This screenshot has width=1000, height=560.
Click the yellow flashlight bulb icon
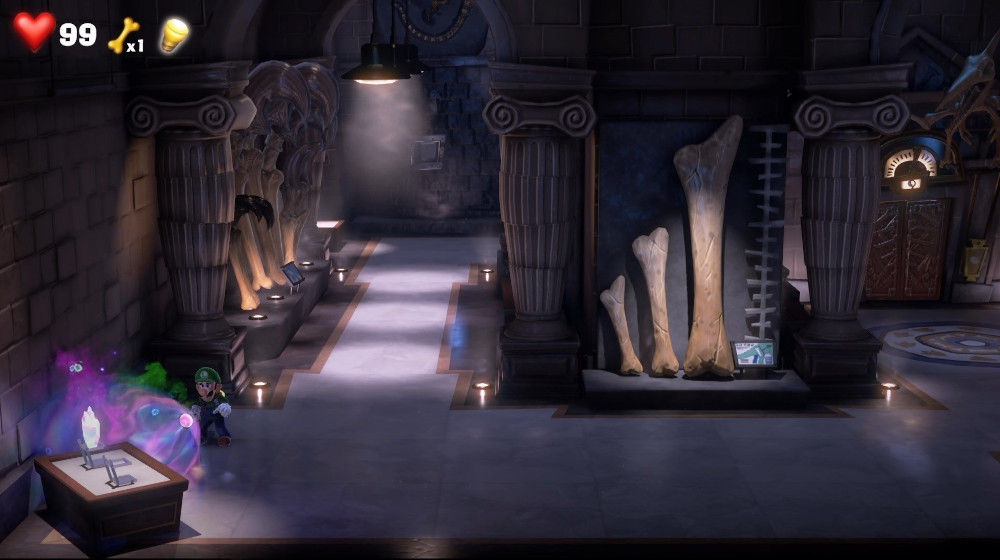[174, 35]
